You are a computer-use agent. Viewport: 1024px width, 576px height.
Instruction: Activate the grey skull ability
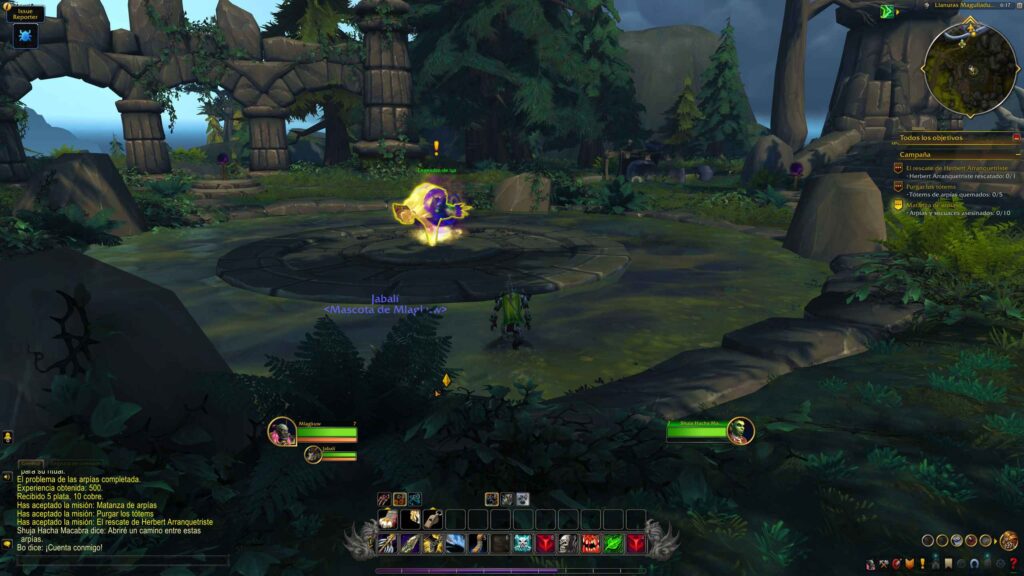[x=567, y=543]
